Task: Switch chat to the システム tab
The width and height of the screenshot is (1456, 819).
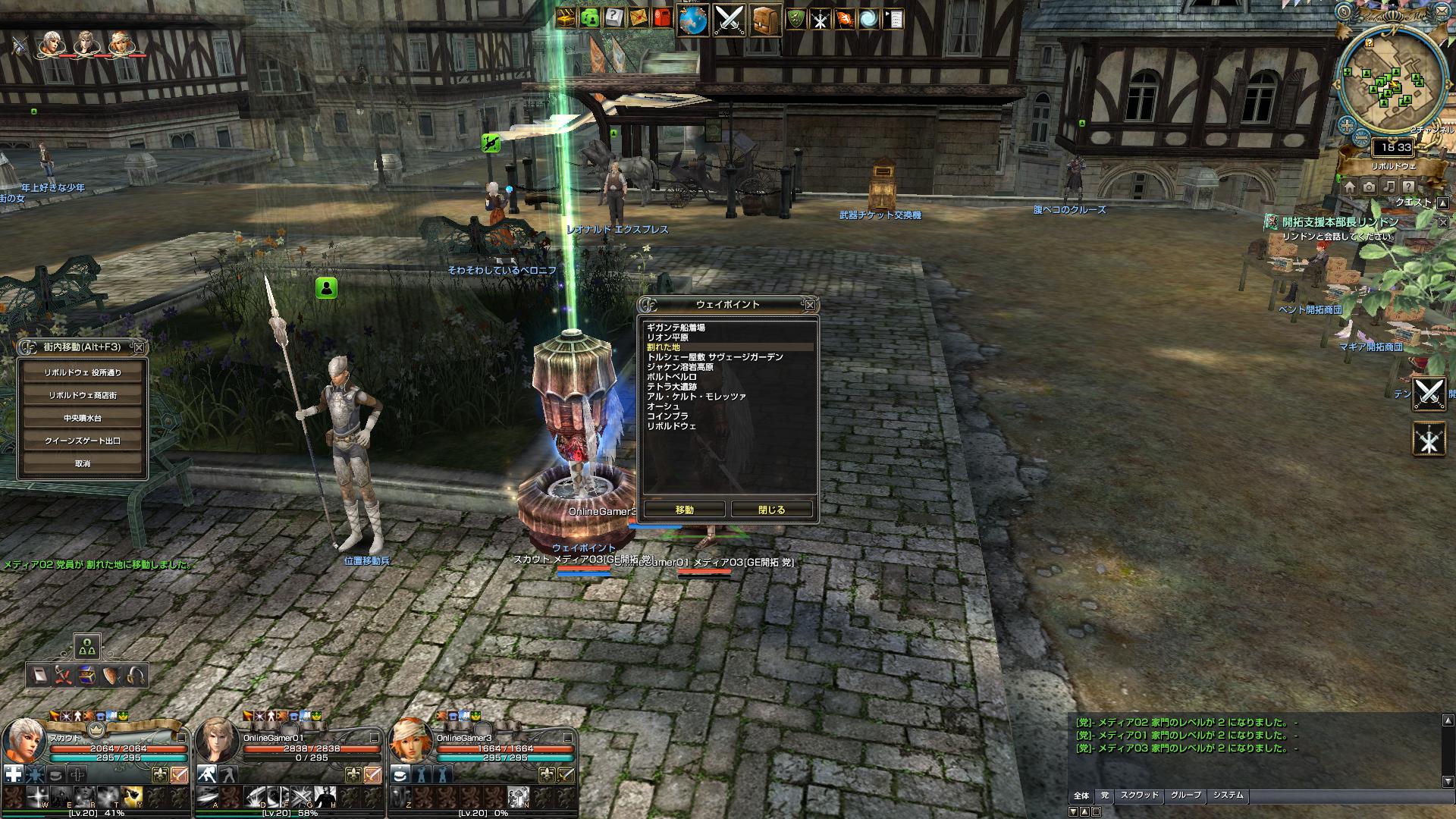Action: (x=1228, y=795)
